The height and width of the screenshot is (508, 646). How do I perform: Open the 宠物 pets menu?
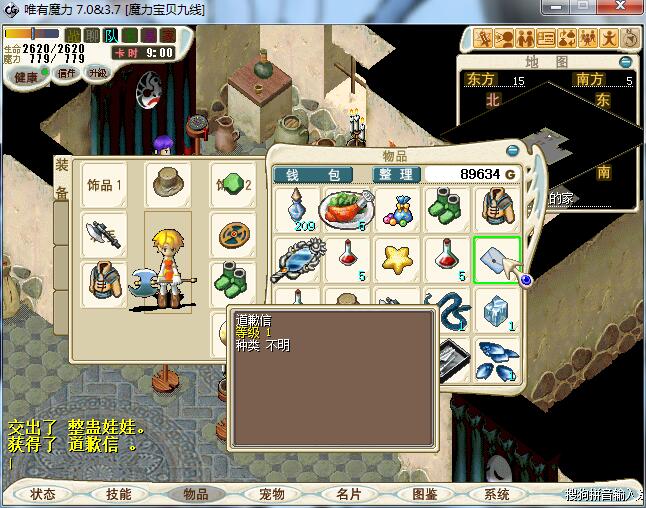point(272,494)
